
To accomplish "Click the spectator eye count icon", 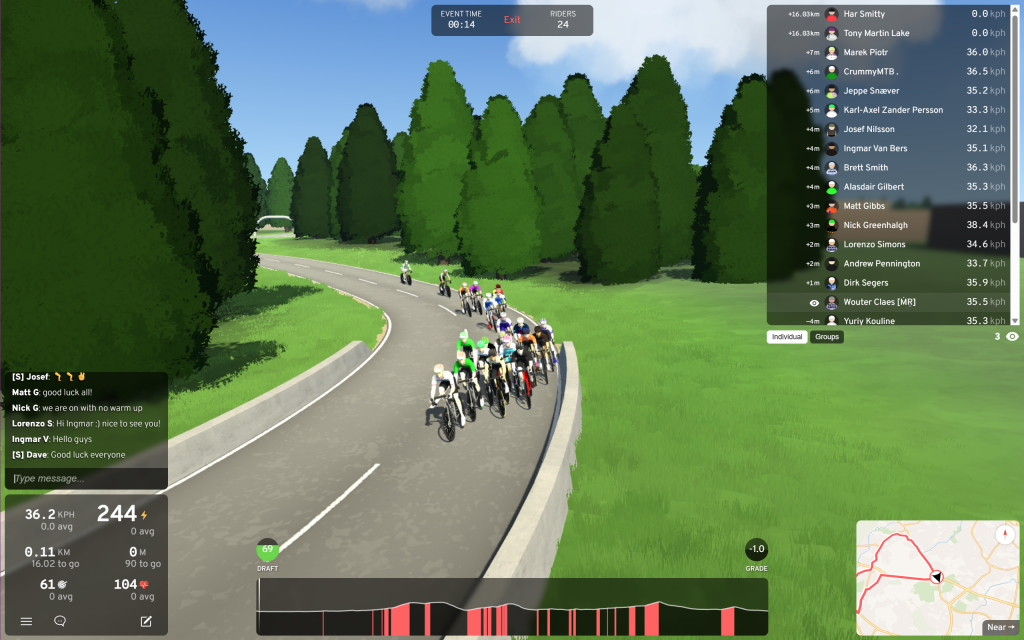I will (1012, 337).
